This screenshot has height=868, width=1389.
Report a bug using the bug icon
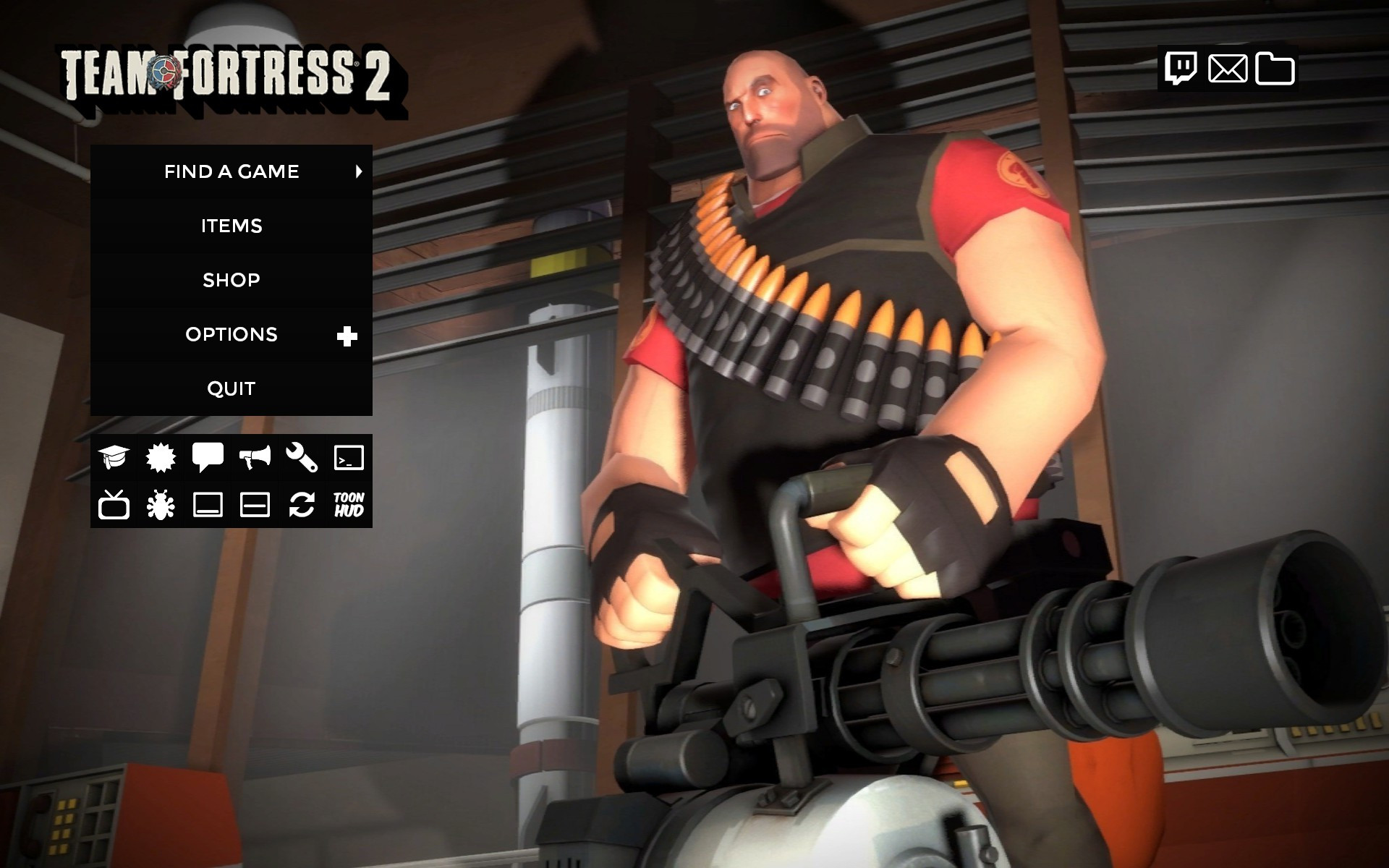coord(161,505)
